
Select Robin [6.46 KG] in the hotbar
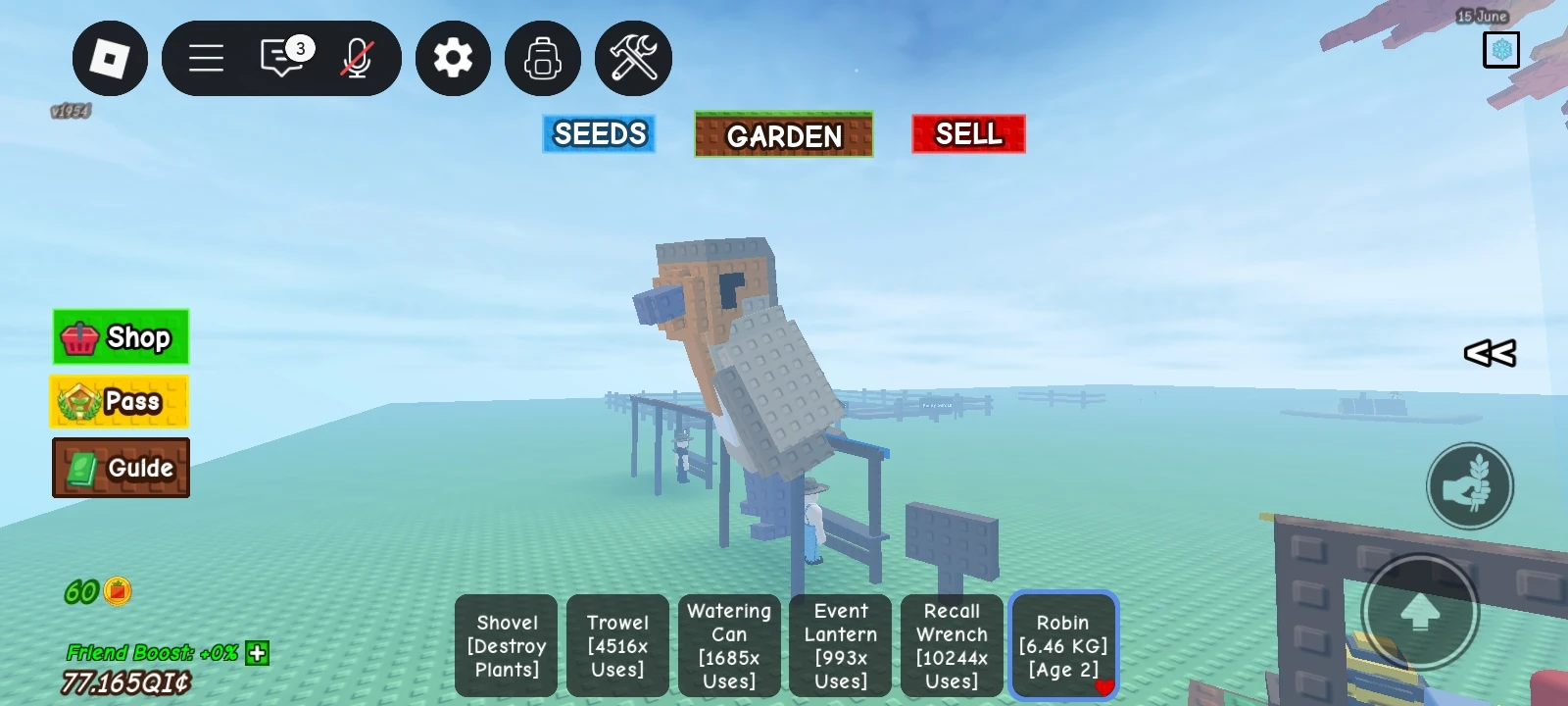[x=1063, y=646]
